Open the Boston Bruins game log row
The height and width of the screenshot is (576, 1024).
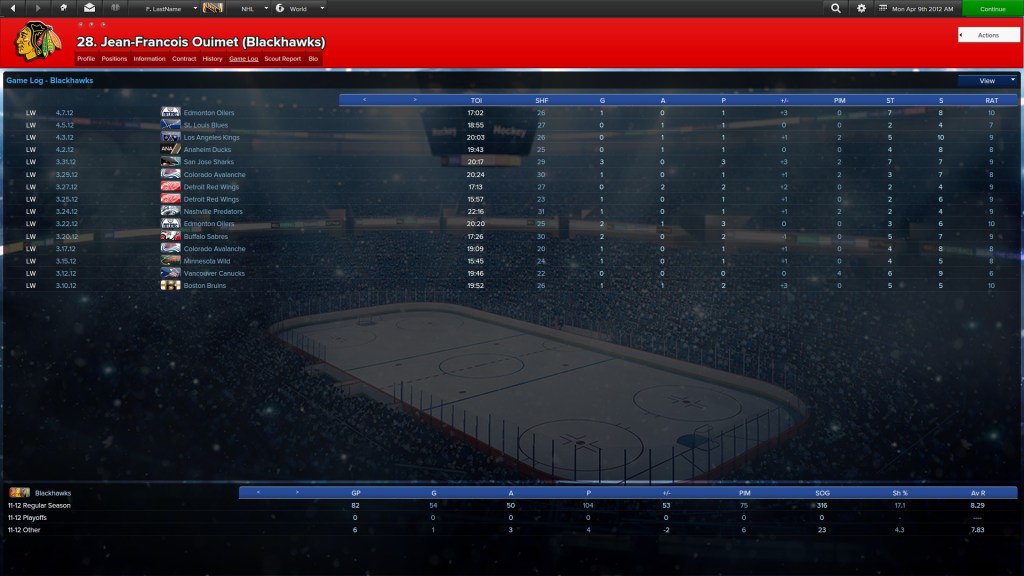tap(204, 285)
